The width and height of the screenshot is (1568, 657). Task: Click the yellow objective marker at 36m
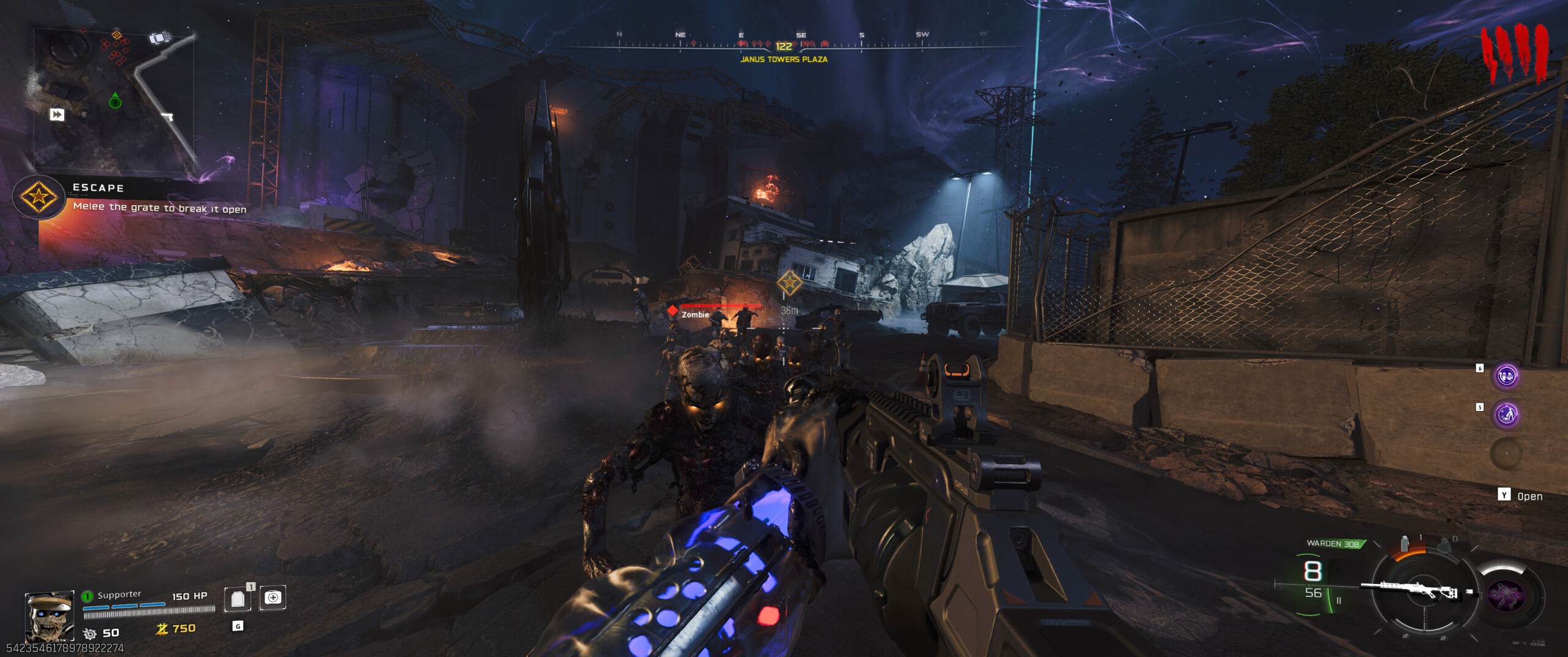coord(790,283)
